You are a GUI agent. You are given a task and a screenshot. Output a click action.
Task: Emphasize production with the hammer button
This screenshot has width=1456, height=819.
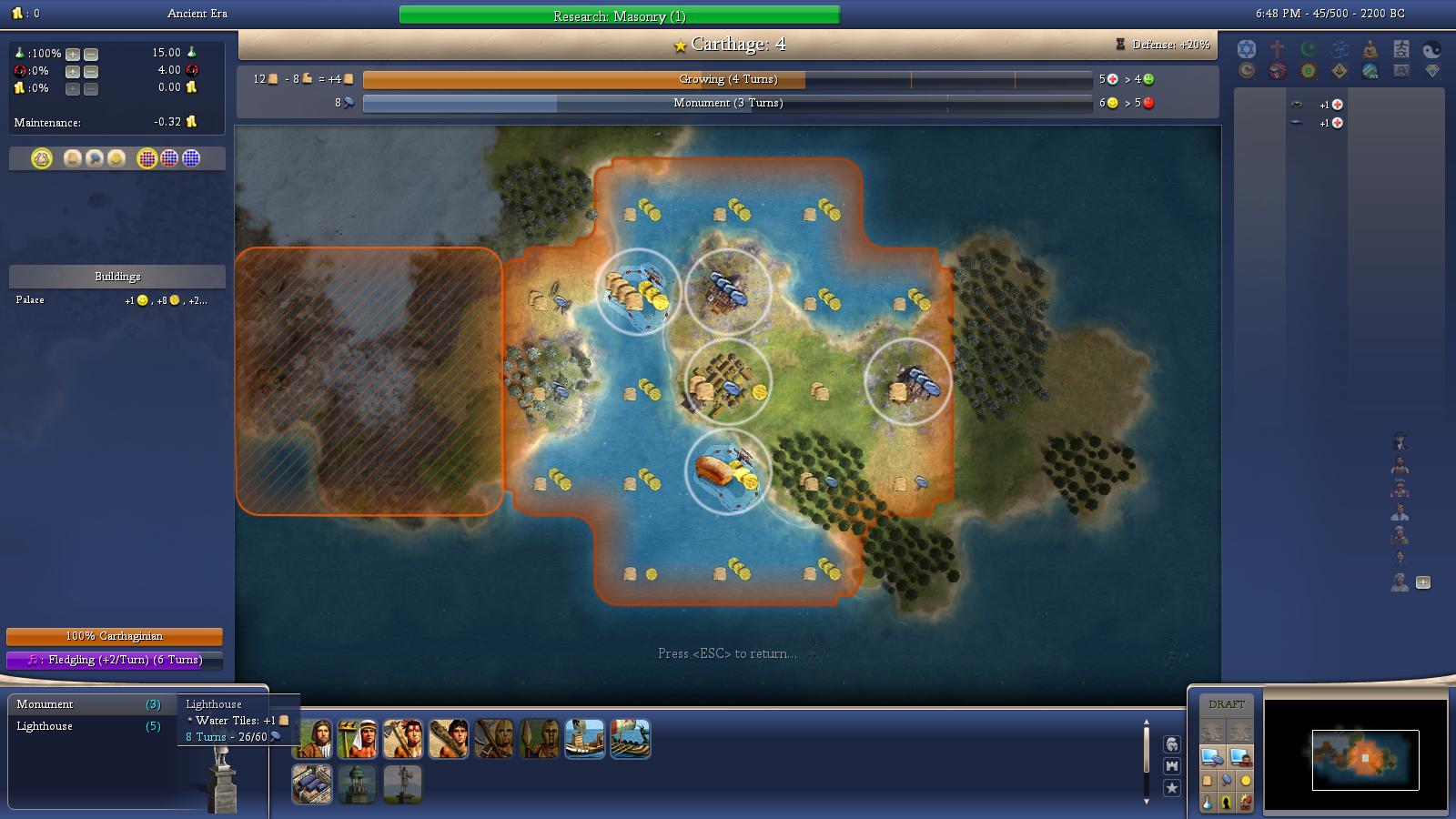[1227, 781]
